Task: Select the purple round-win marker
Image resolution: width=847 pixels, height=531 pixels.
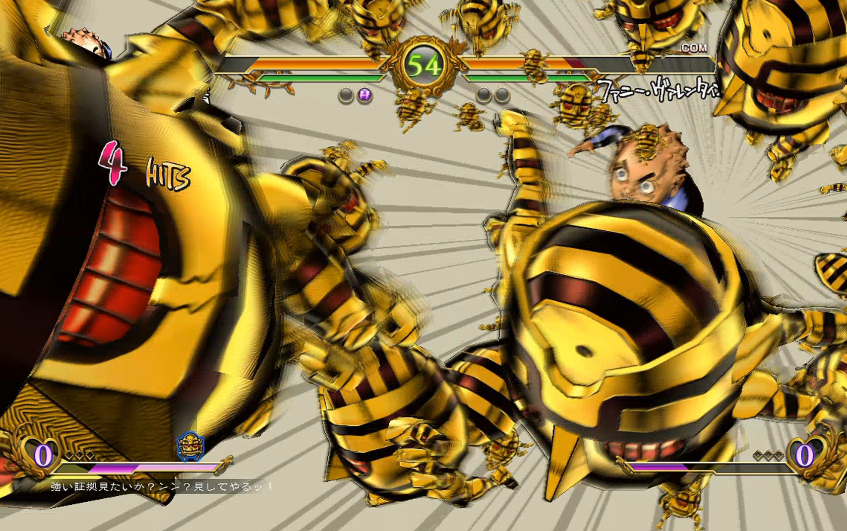Action: point(365,95)
